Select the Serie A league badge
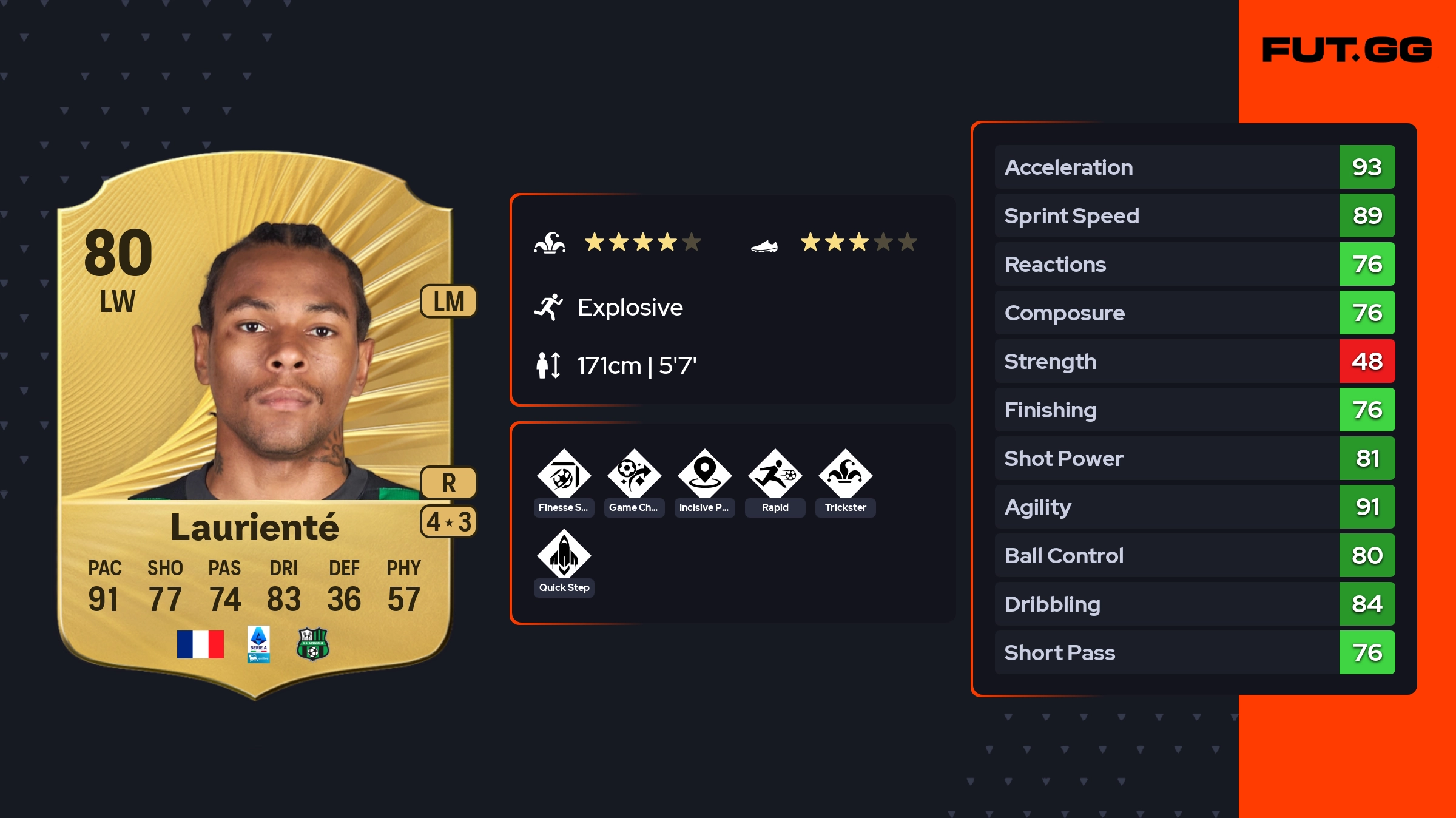This screenshot has height=818, width=1456. [258, 644]
